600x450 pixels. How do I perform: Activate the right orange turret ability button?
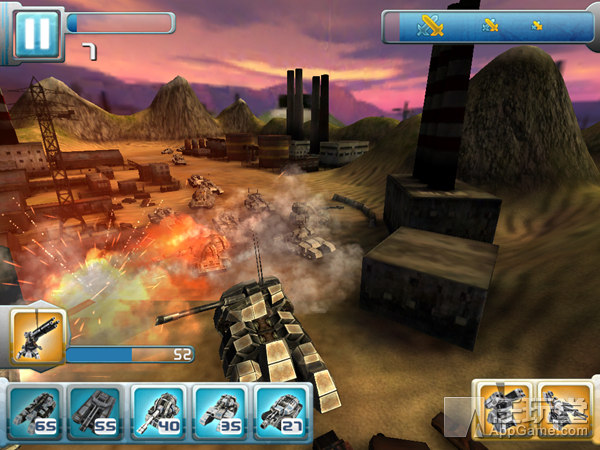point(564,409)
